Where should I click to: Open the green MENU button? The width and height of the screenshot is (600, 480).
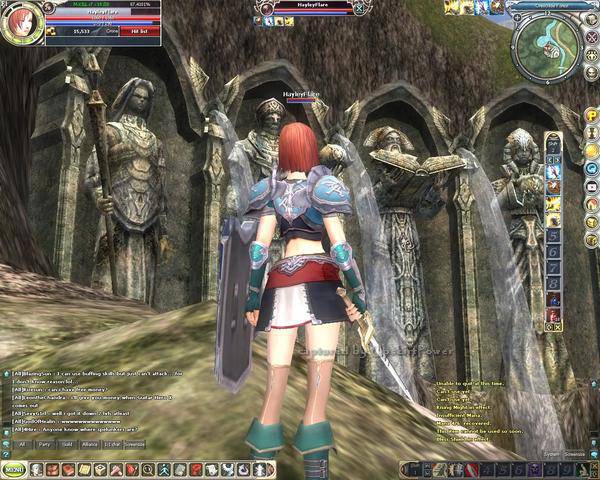pyautogui.click(x=15, y=468)
